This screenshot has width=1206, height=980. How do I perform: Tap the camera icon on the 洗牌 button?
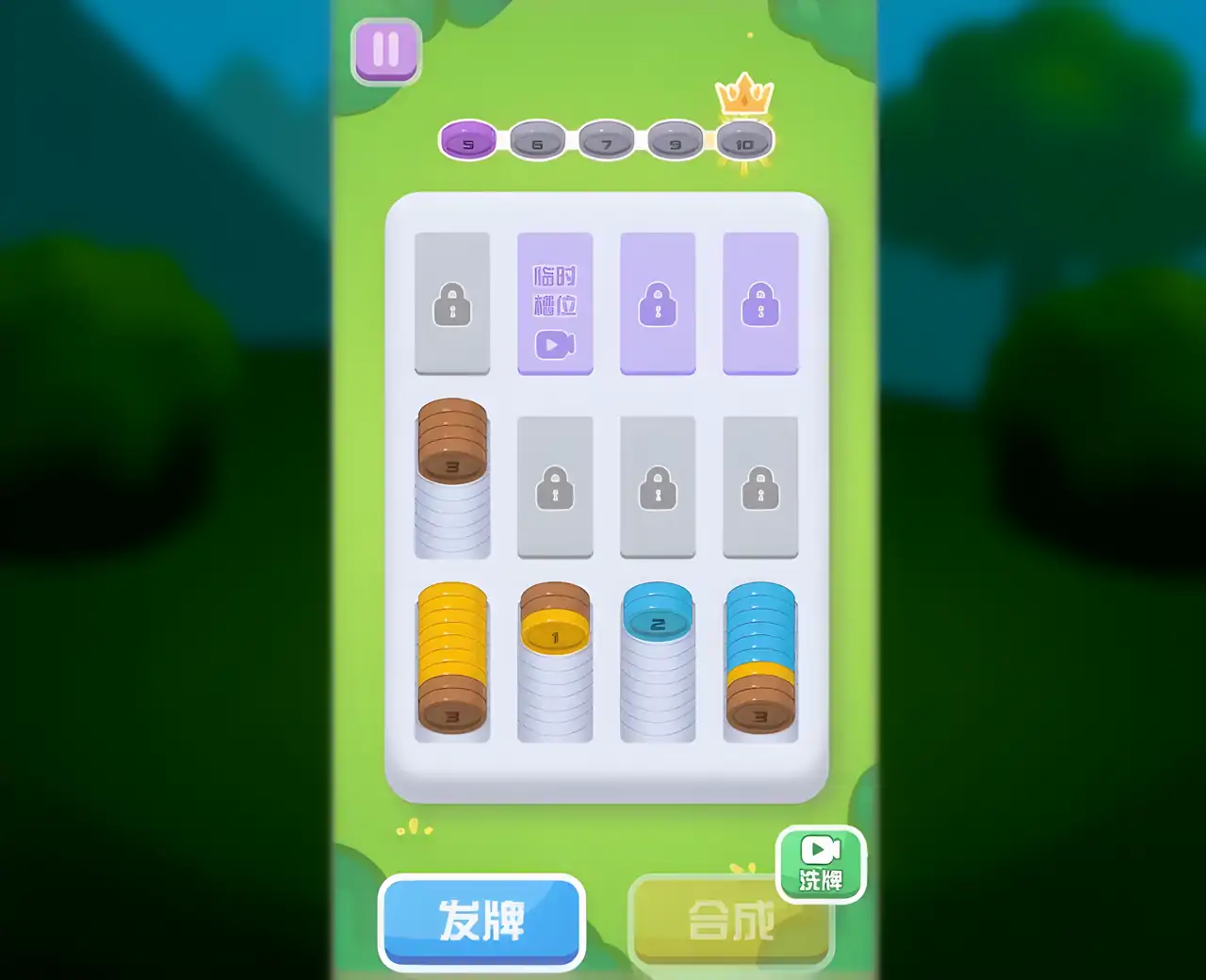(x=819, y=848)
